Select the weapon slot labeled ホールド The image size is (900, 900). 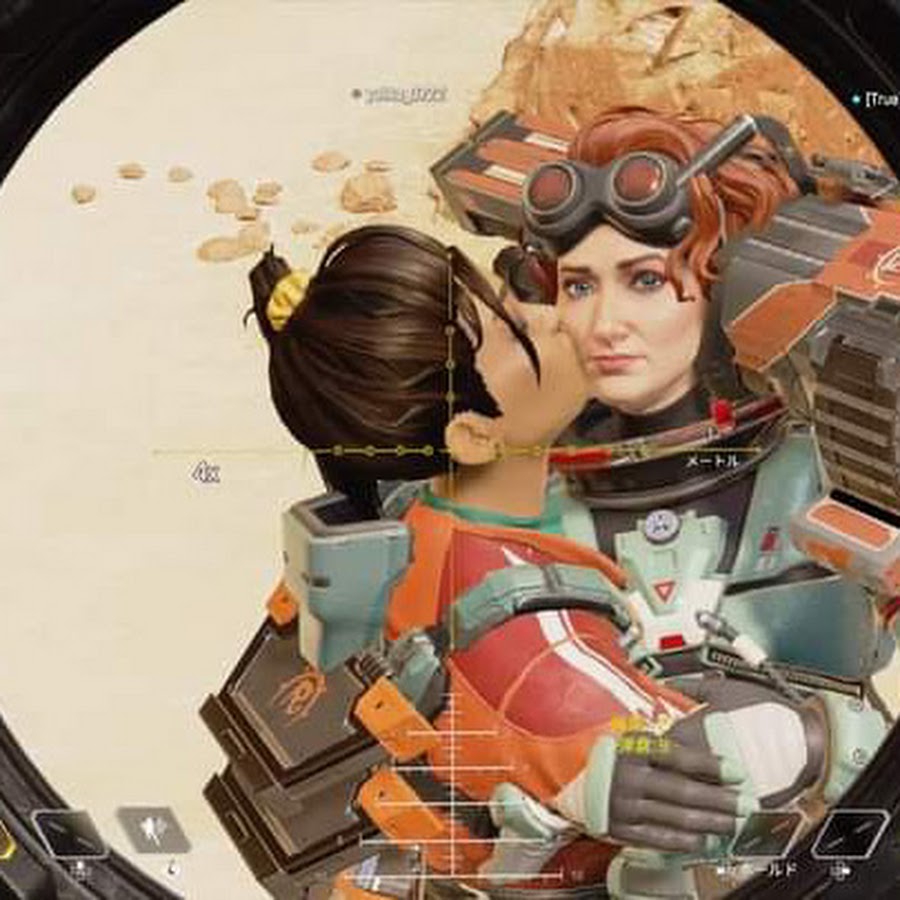(x=765, y=835)
